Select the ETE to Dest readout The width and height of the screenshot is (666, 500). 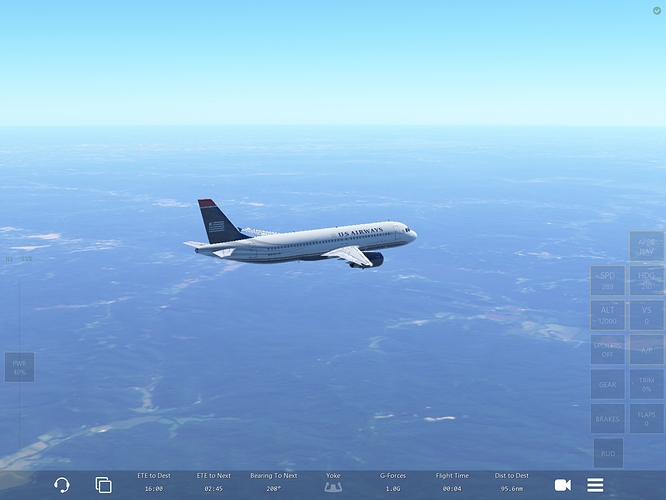click(153, 483)
